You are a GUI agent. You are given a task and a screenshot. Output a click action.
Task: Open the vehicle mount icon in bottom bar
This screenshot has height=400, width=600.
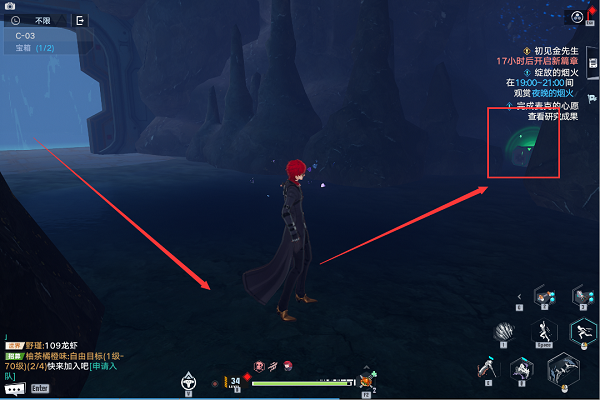coord(187,381)
